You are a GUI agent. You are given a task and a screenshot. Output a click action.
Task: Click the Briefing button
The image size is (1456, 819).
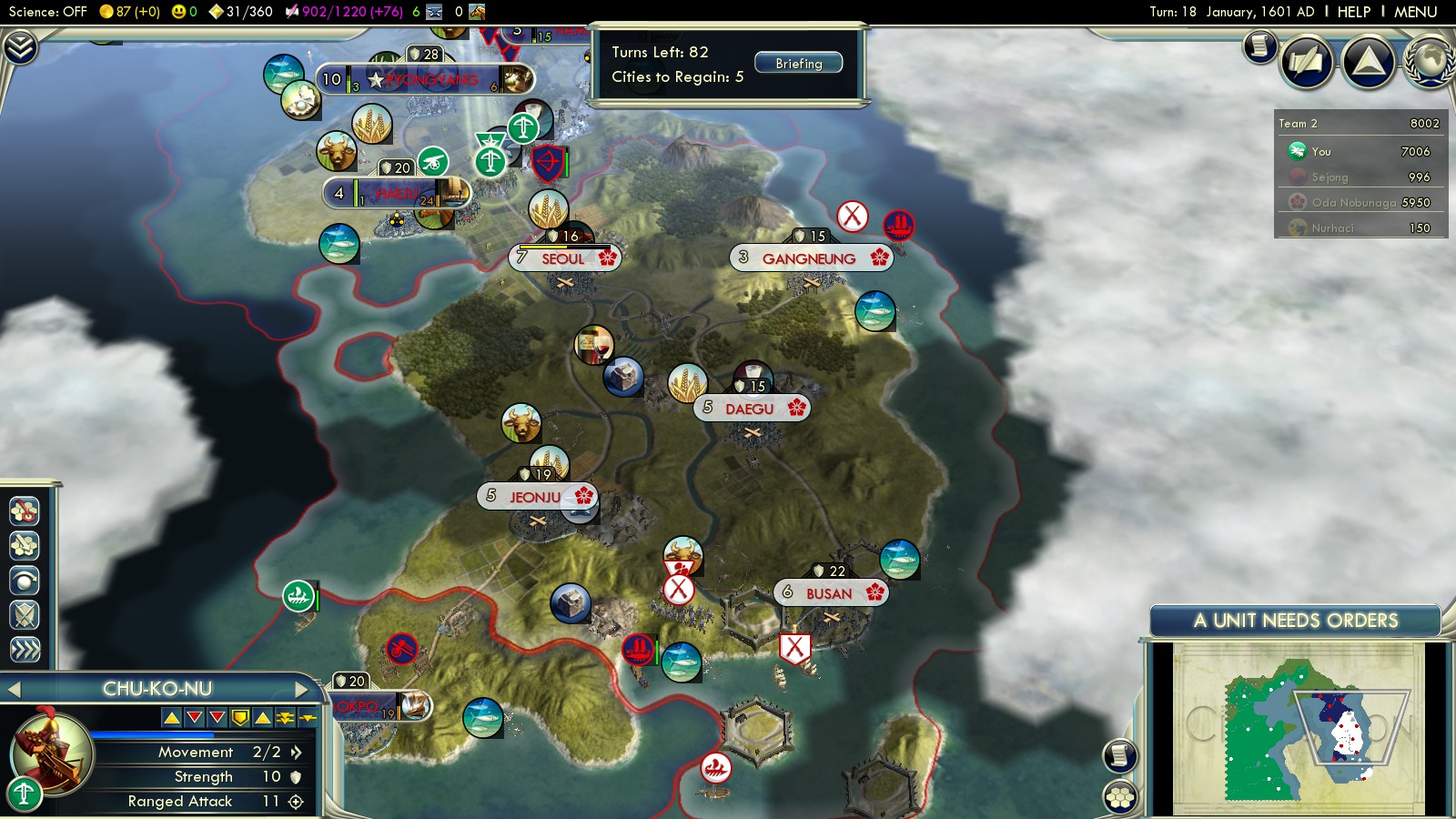pos(798,64)
